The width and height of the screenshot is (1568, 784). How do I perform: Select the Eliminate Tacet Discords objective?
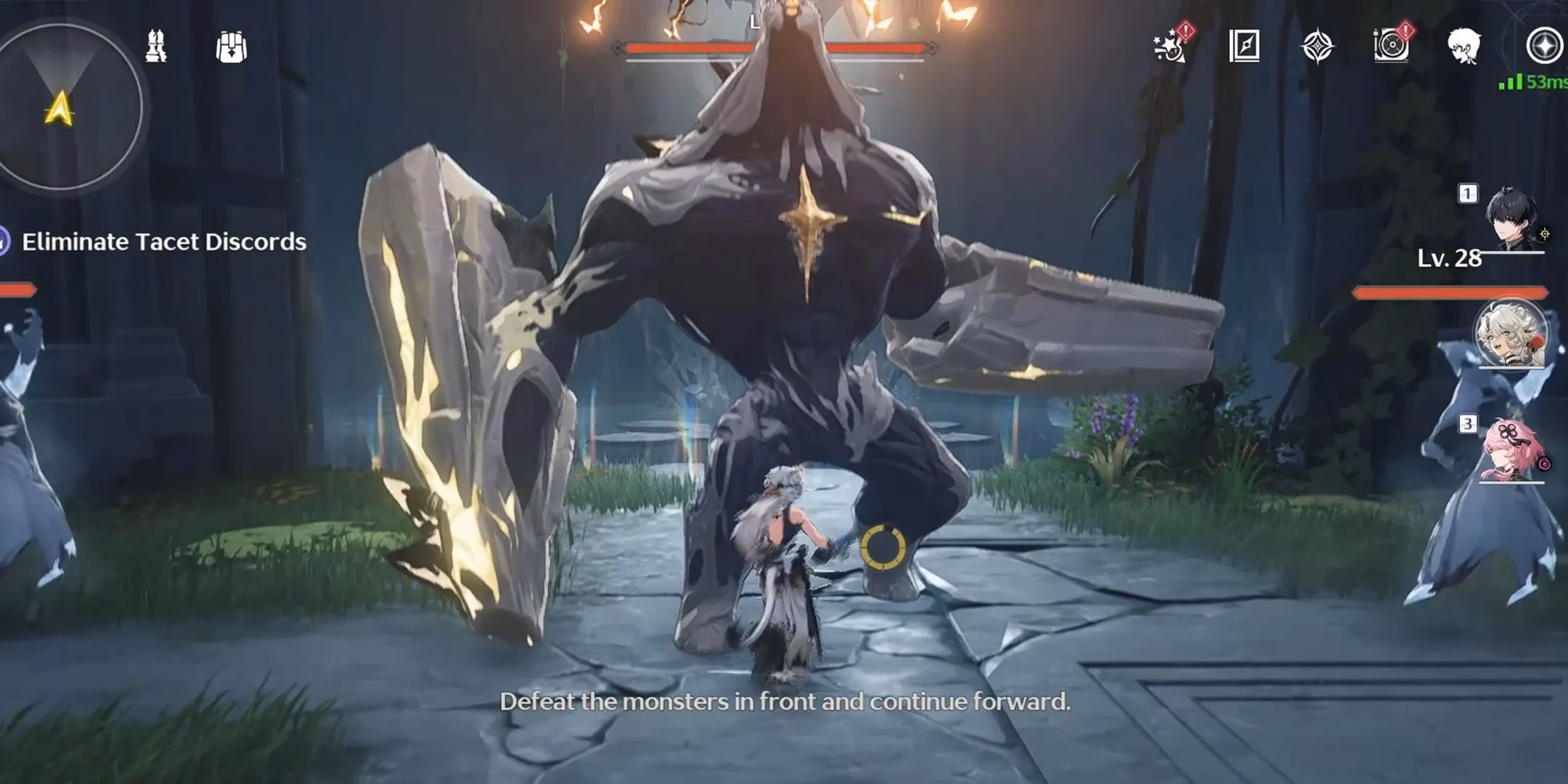163,242
